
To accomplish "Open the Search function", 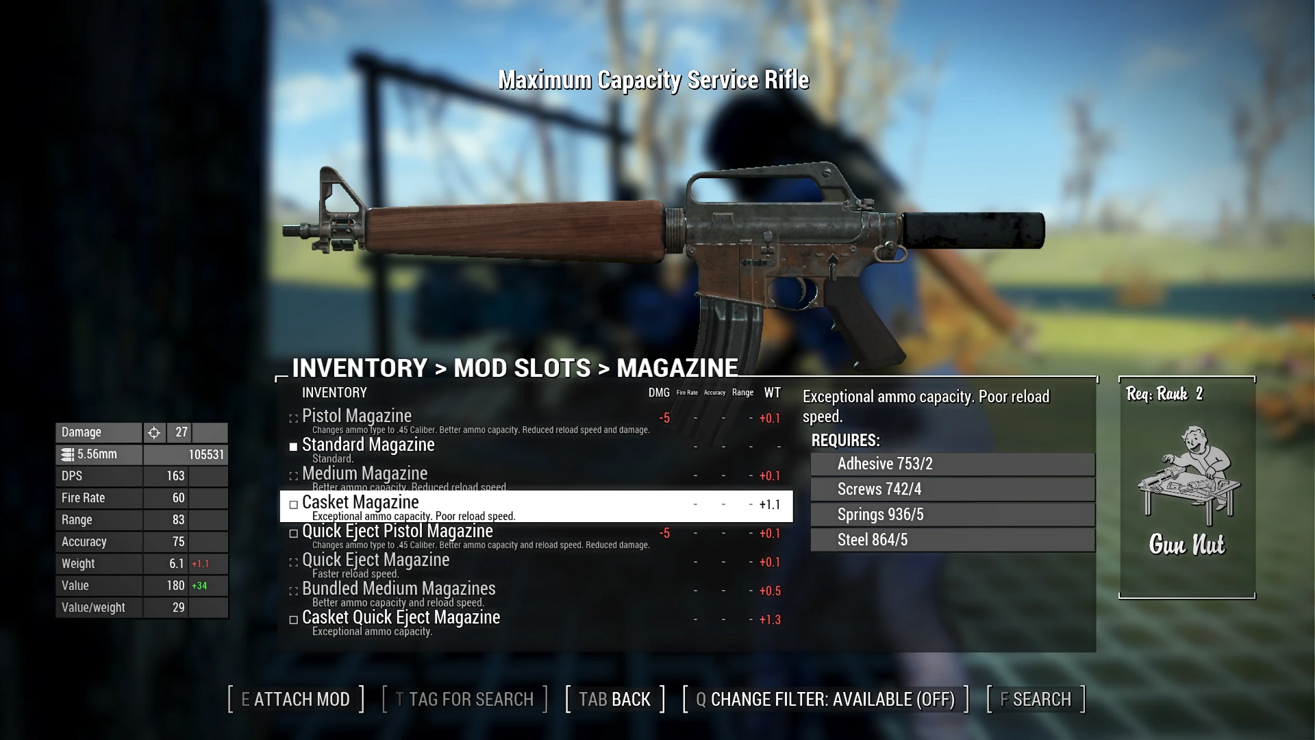I will point(1036,699).
